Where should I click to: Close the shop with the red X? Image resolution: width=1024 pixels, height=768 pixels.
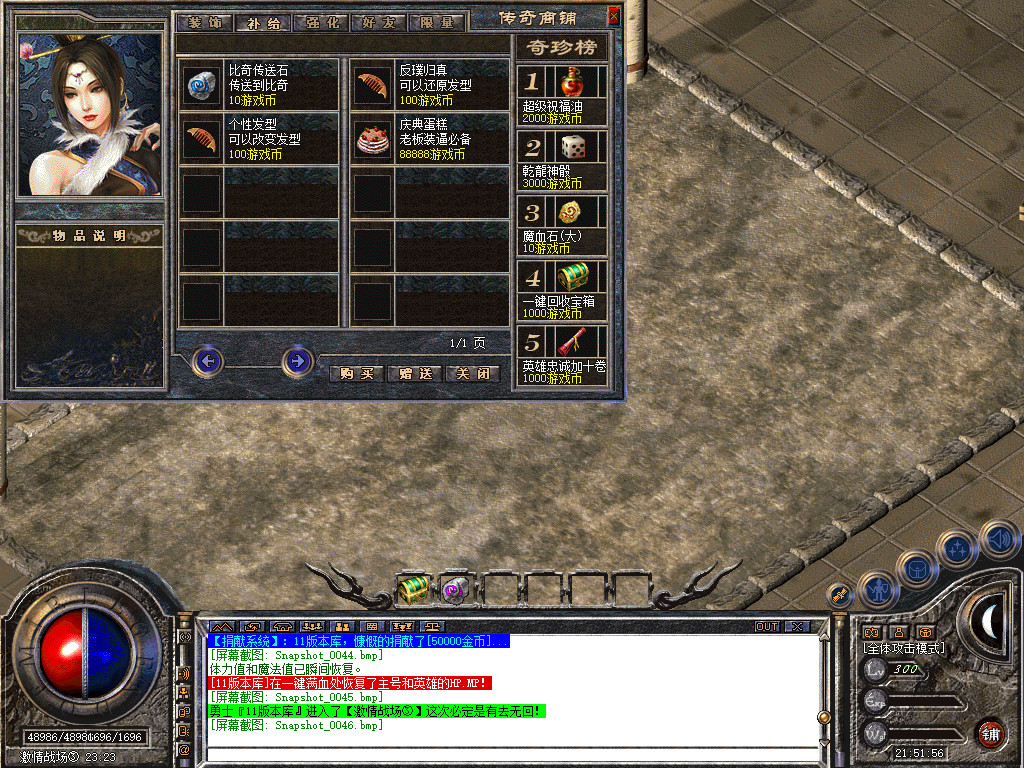[613, 16]
